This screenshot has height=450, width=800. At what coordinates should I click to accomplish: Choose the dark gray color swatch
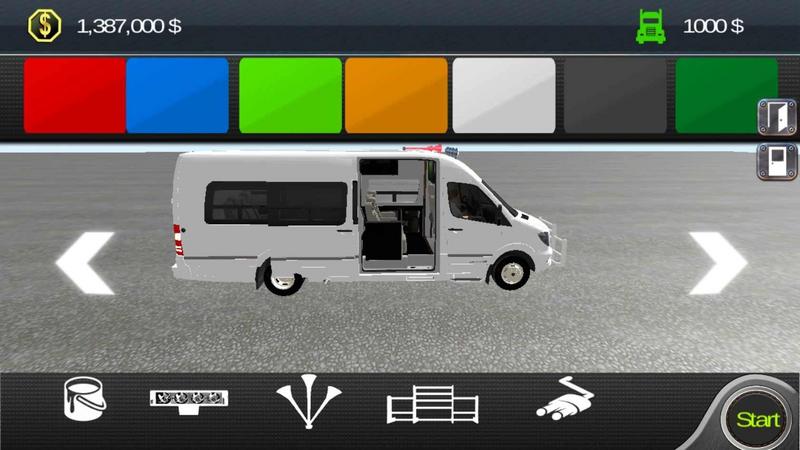click(x=611, y=95)
